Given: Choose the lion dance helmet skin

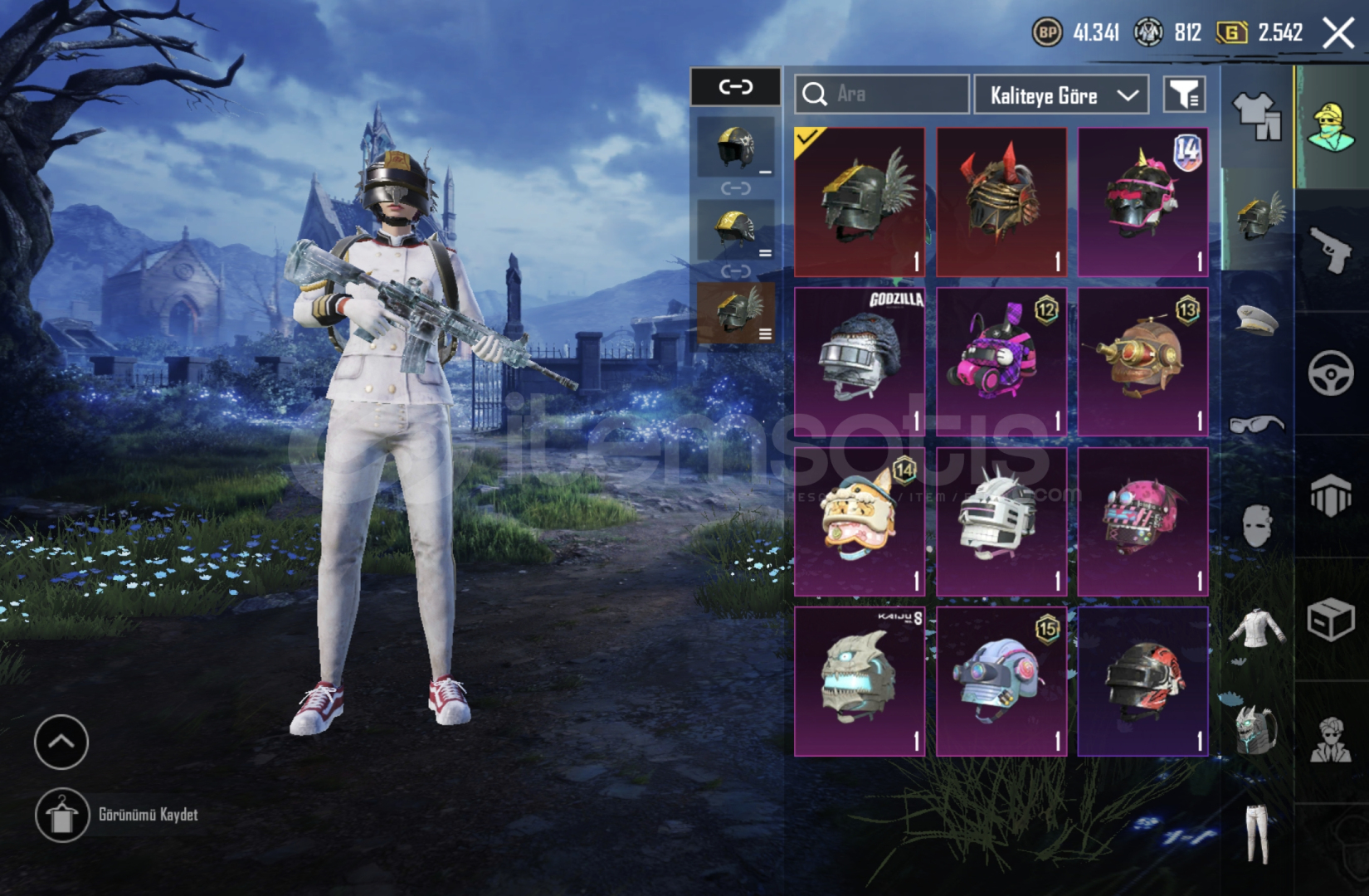Looking at the screenshot, I should tap(860, 521).
